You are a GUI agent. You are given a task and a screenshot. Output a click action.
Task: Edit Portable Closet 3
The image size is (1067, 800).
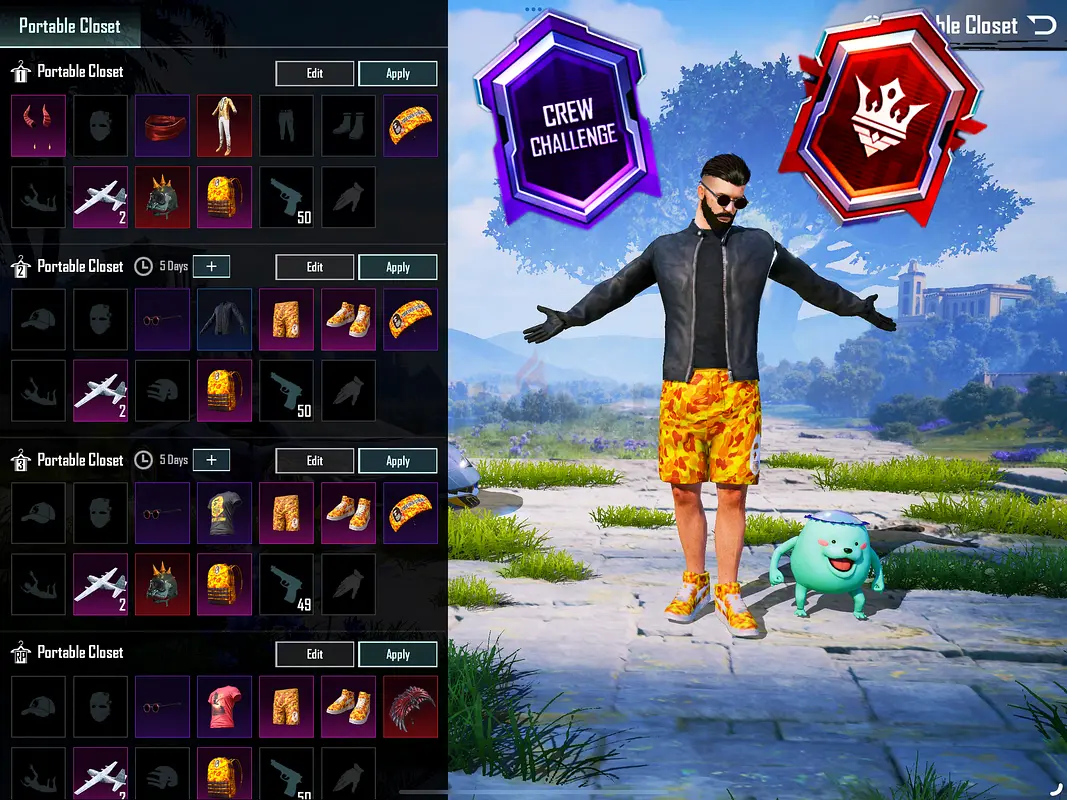pyautogui.click(x=314, y=461)
